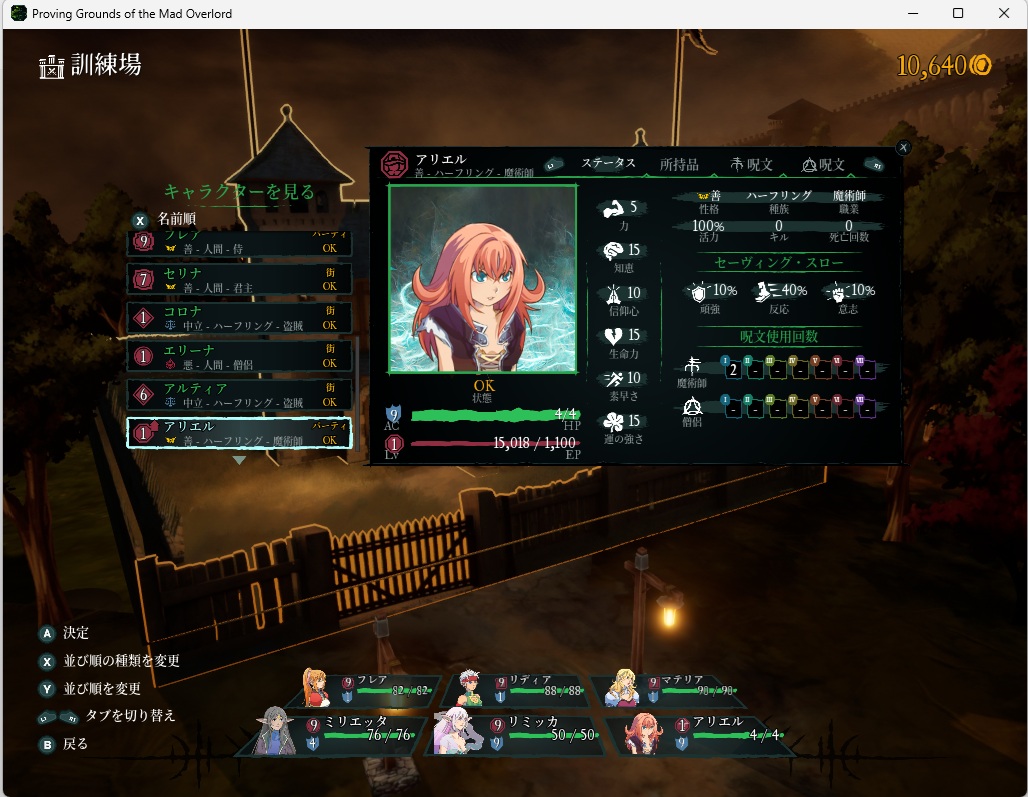Screen dimensions: 1028x797
Task: Select アルティア in the character list
Action: point(239,394)
